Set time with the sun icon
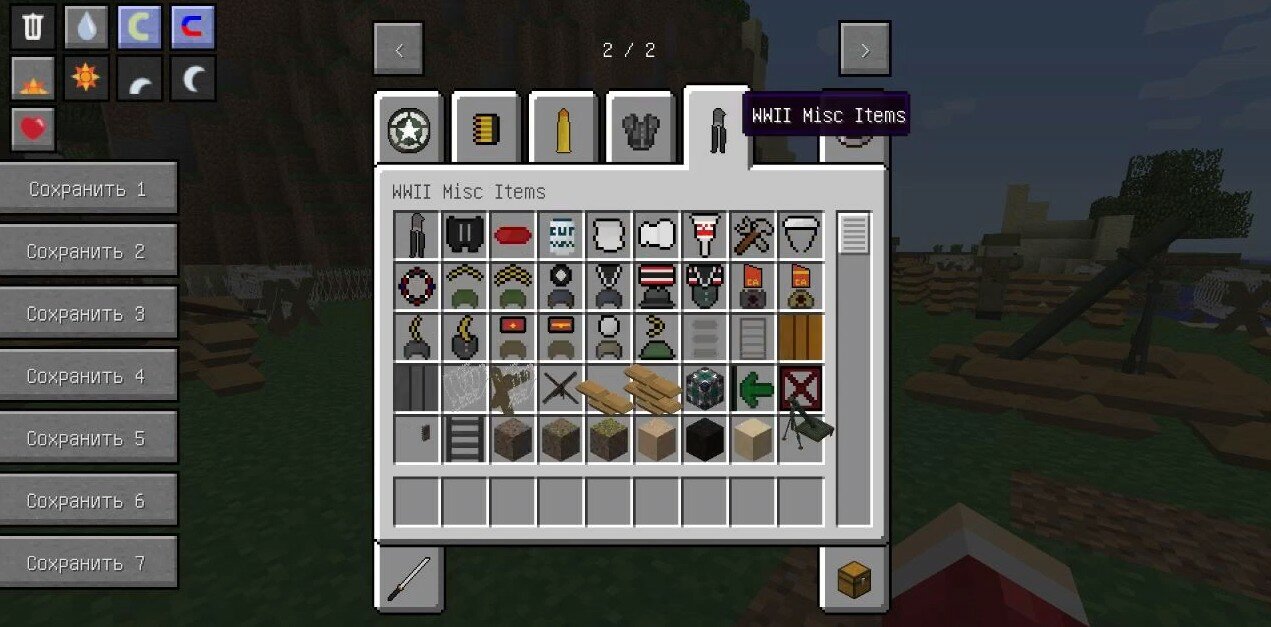The width and height of the screenshot is (1271, 627). (x=86, y=77)
